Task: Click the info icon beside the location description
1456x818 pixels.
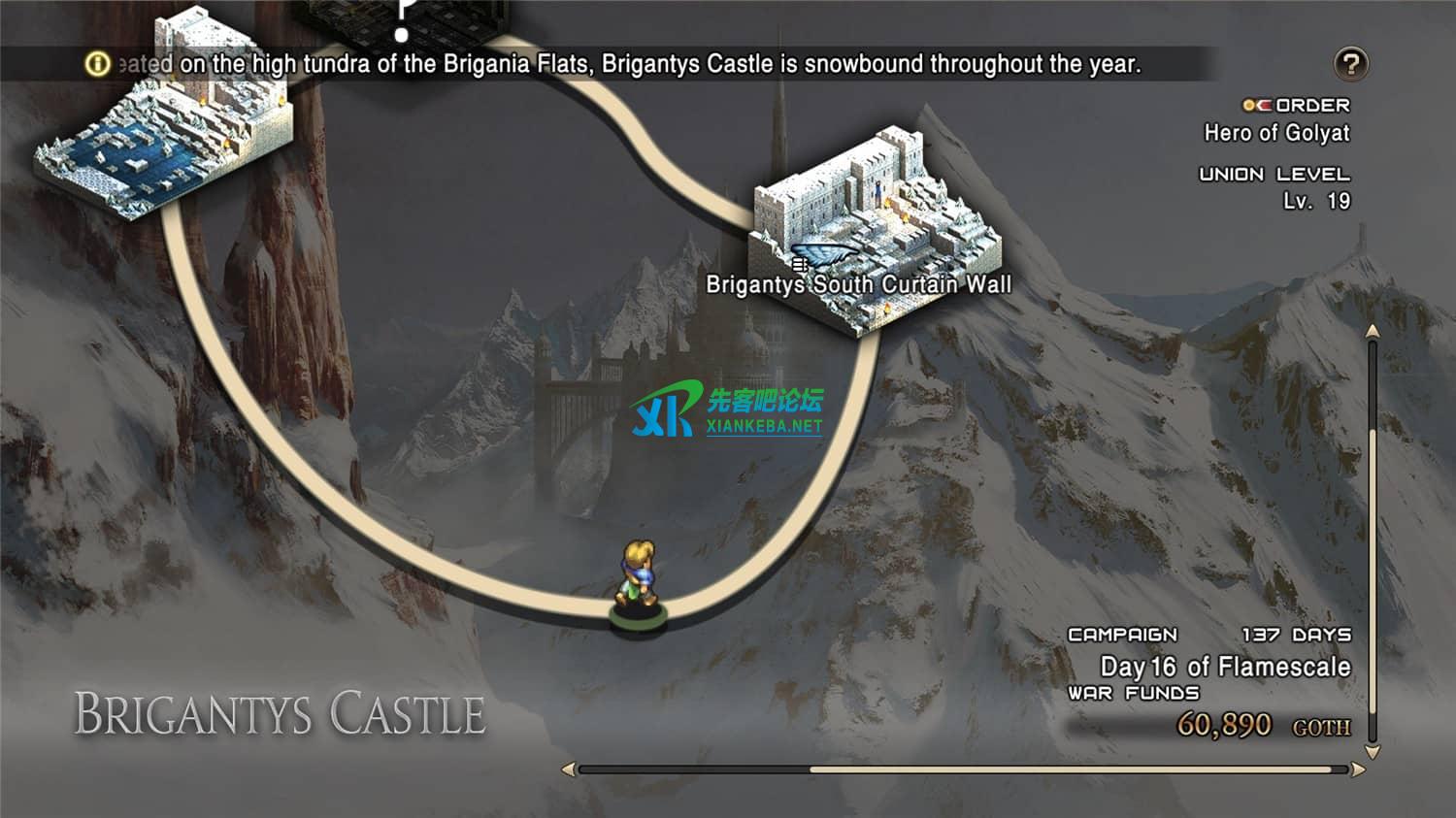Action: click(x=98, y=64)
